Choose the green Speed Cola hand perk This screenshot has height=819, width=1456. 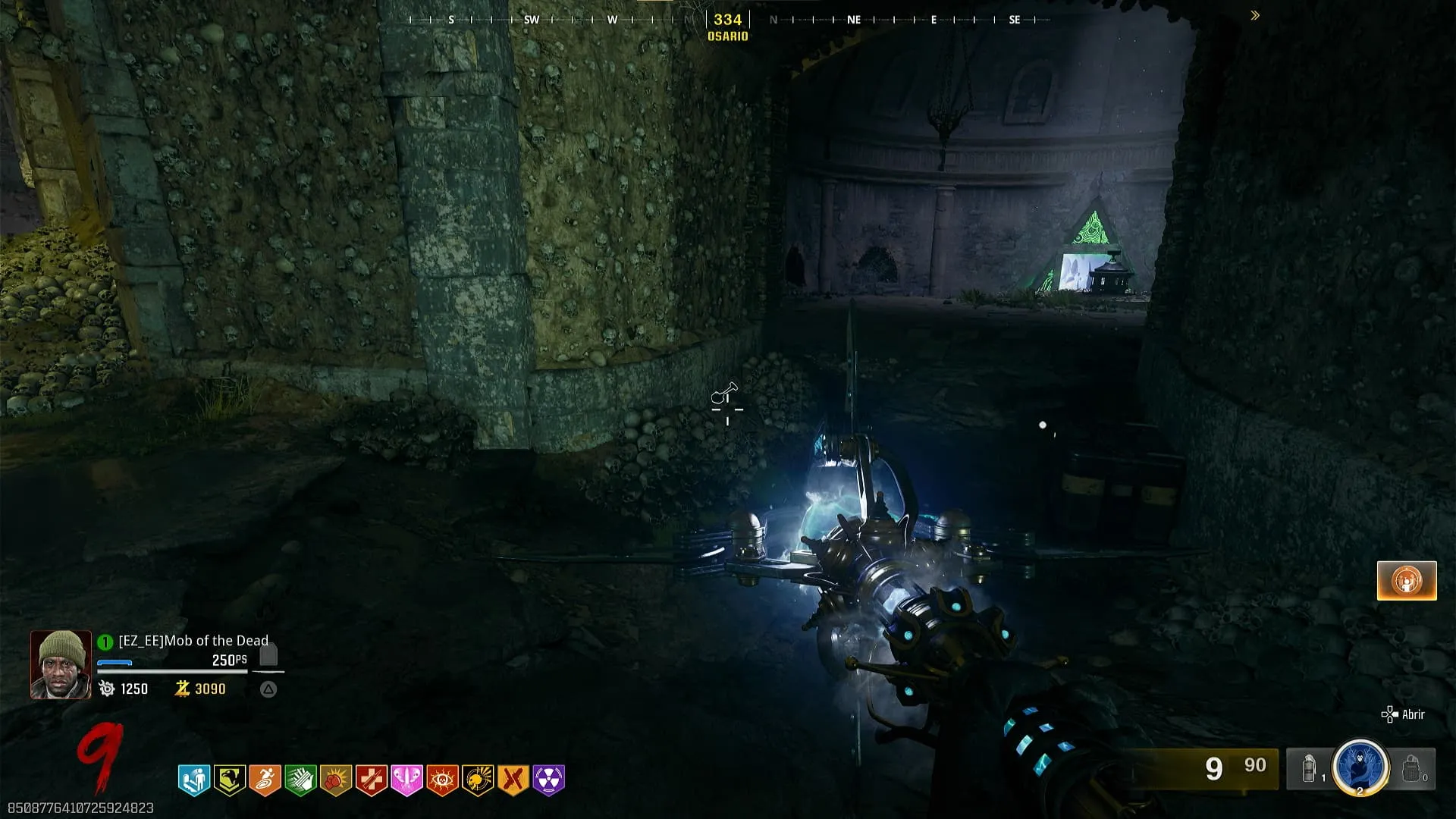(300, 780)
